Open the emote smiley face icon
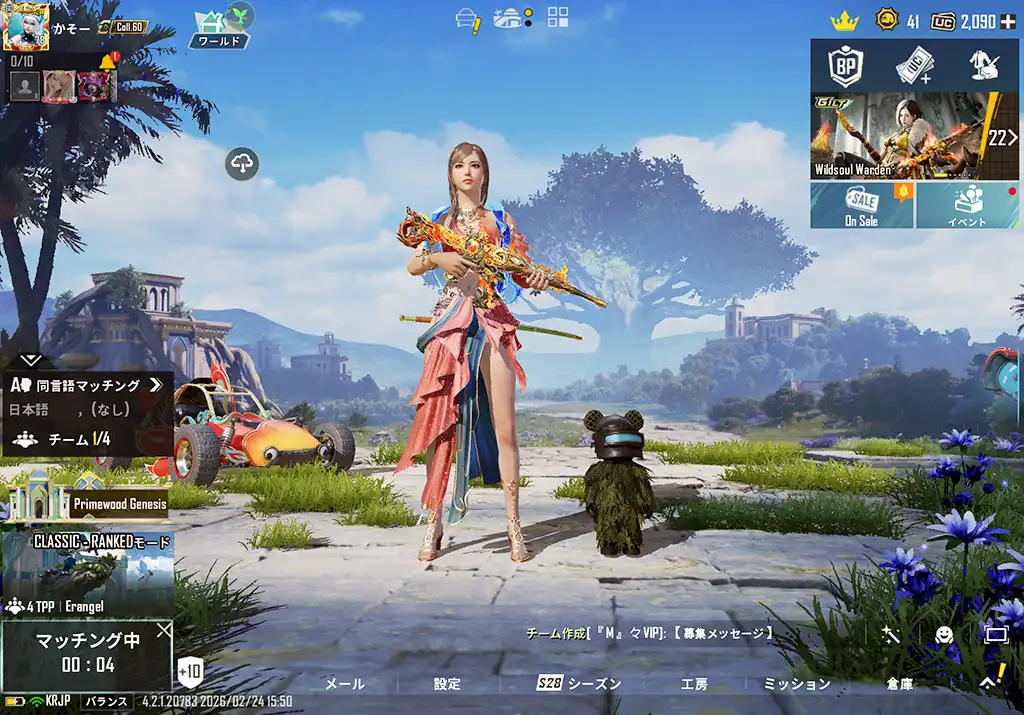1024x715 pixels. (x=943, y=634)
